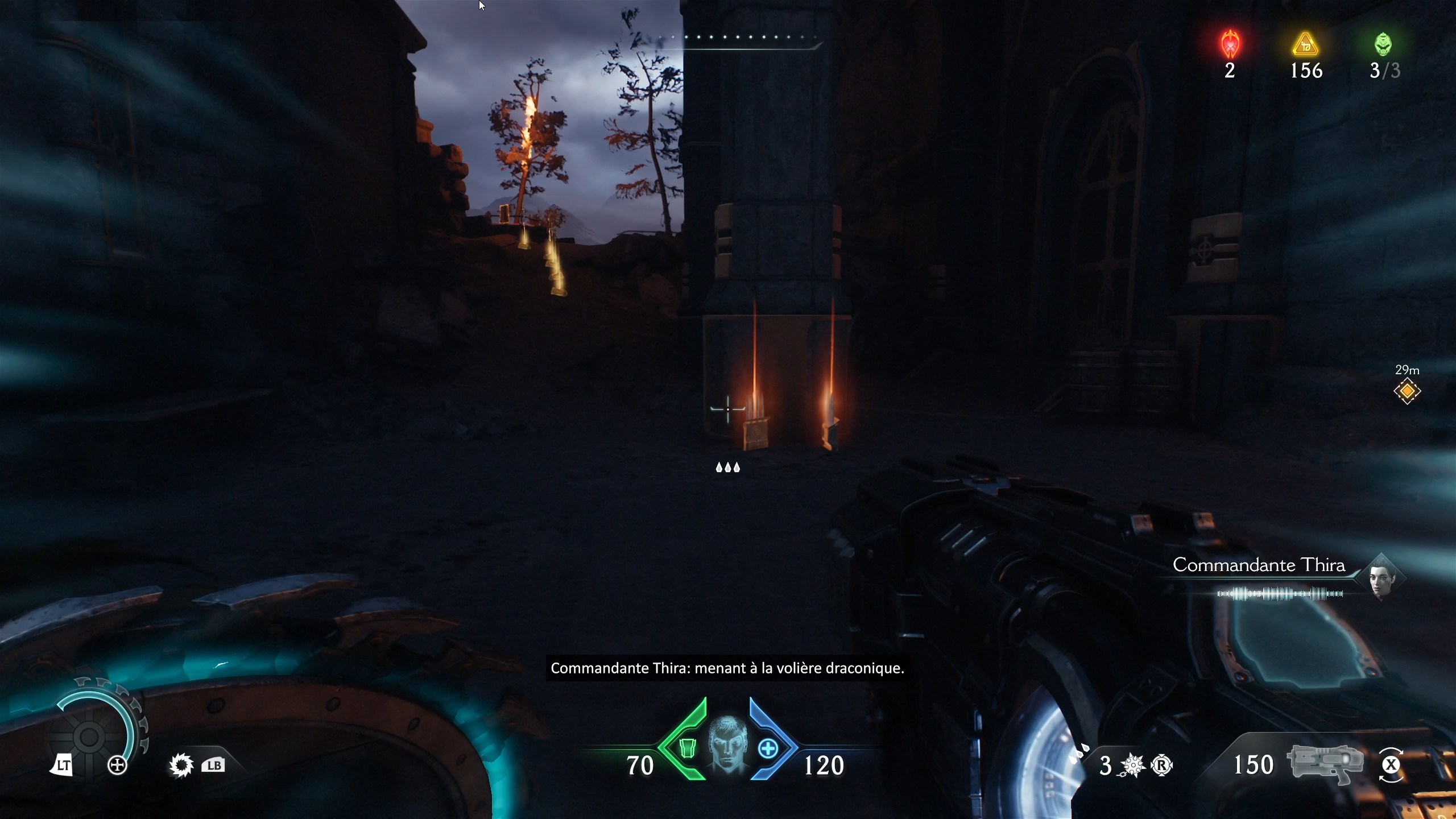Toggle the waypoint marker showing 29m
This screenshot has height=819, width=1456.
(1407, 391)
